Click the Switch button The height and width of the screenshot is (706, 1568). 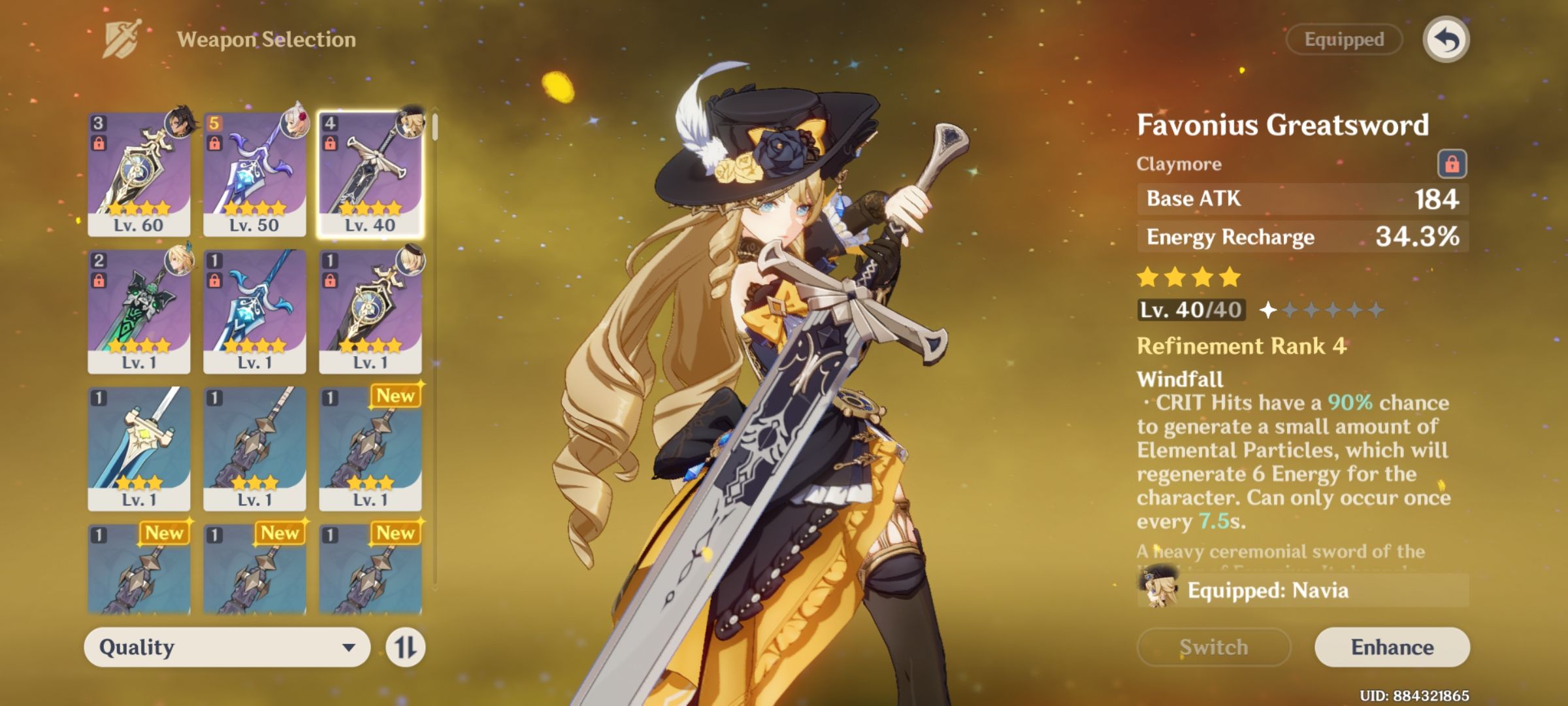pyautogui.click(x=1214, y=648)
